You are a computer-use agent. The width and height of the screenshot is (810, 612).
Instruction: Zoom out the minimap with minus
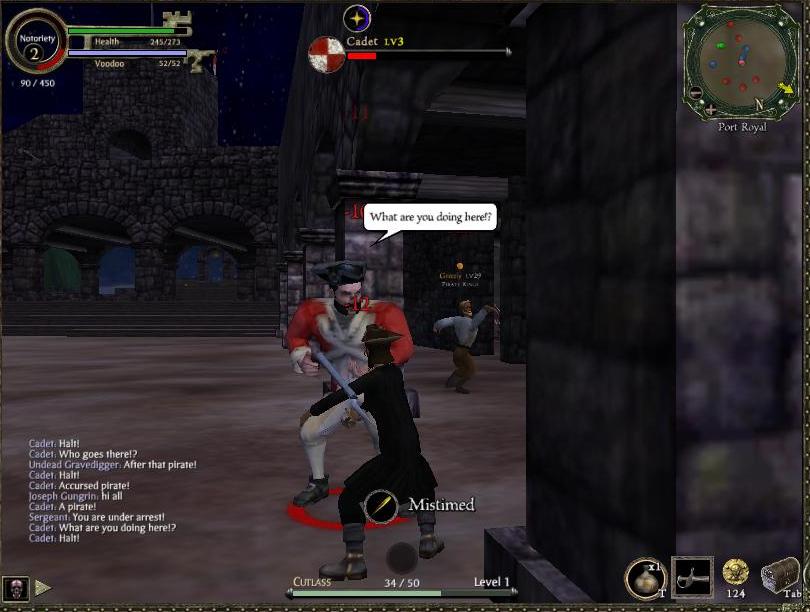tap(696, 93)
